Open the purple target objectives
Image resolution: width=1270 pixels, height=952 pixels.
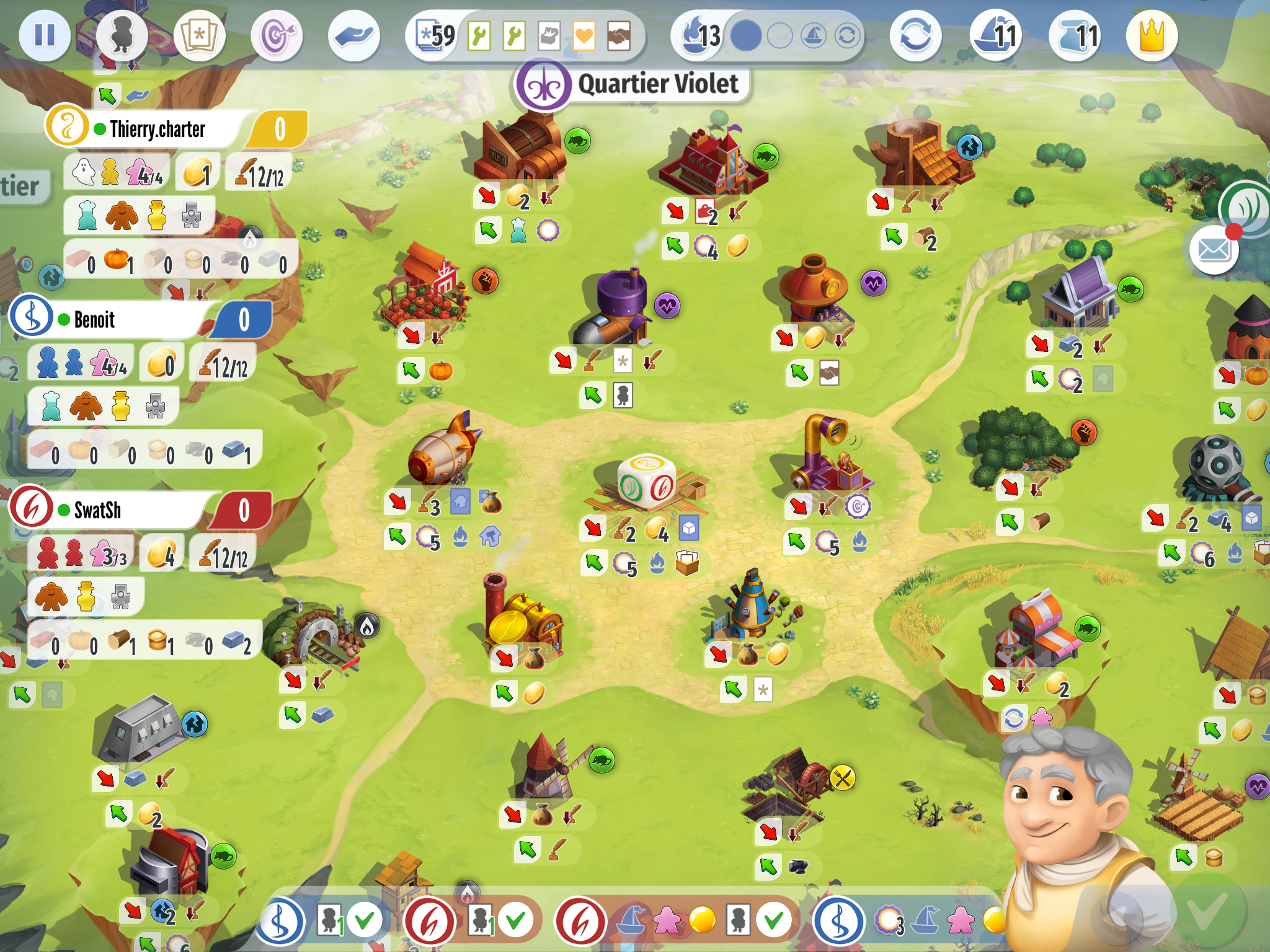tap(277, 35)
